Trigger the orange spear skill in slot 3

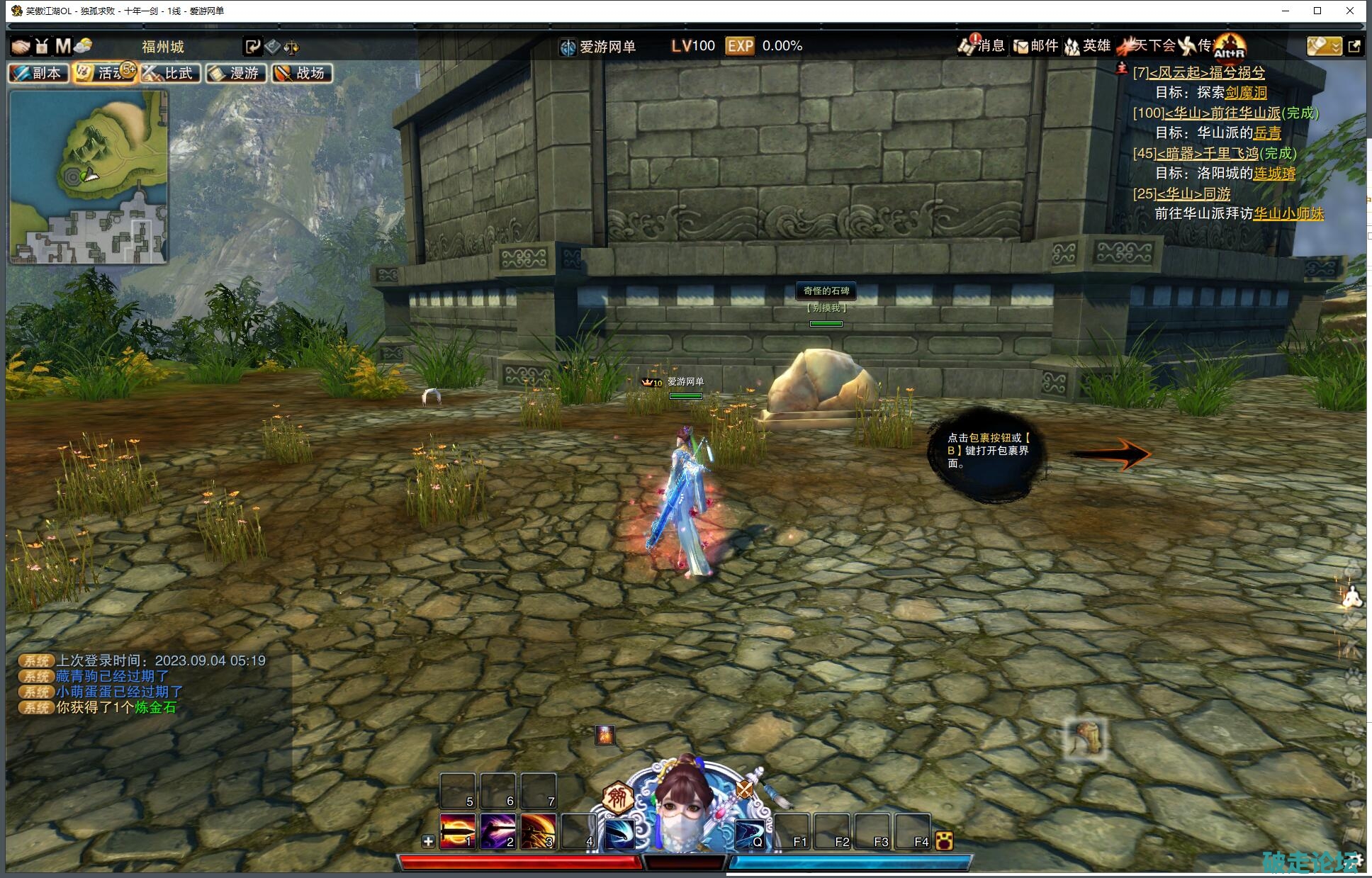tap(538, 831)
